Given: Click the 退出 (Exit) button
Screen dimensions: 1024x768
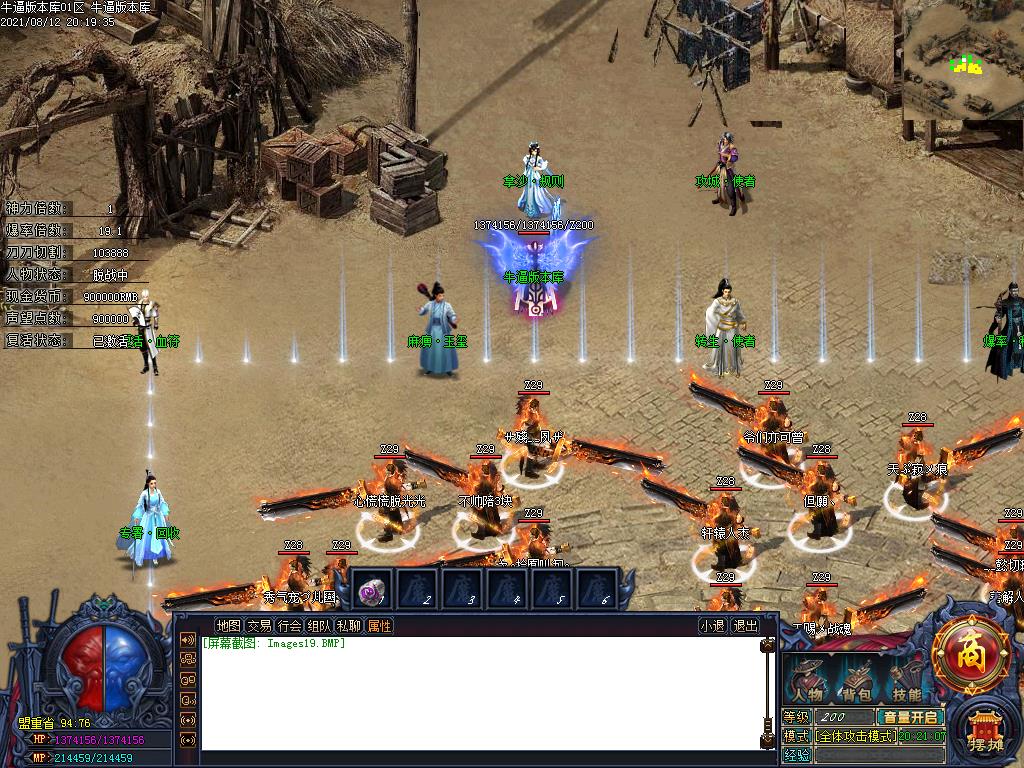Looking at the screenshot, I should (x=745, y=626).
